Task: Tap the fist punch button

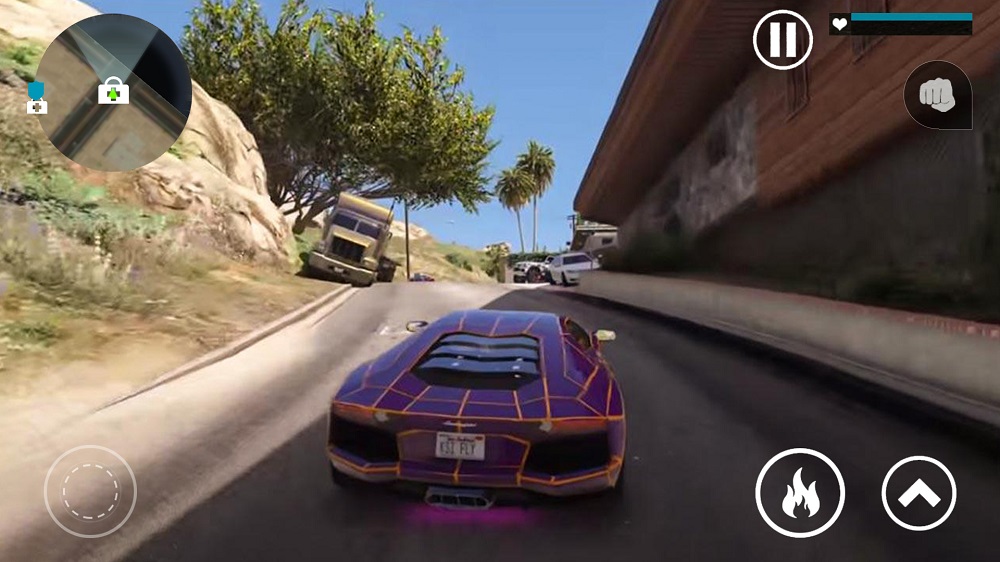Action: pos(937,95)
